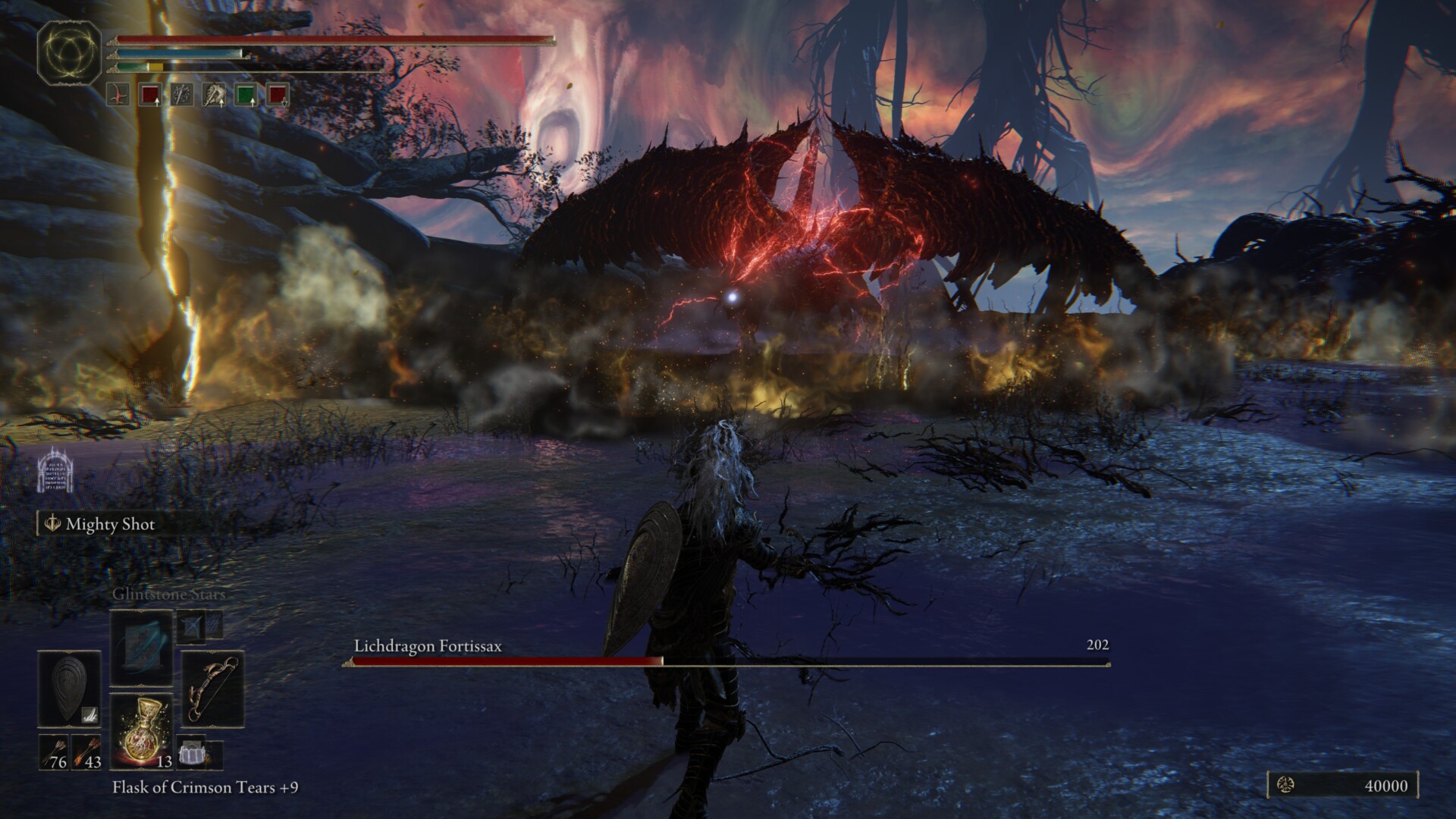Click the red buff icon with up arrow
1456x819 pixels.
pos(149,95)
